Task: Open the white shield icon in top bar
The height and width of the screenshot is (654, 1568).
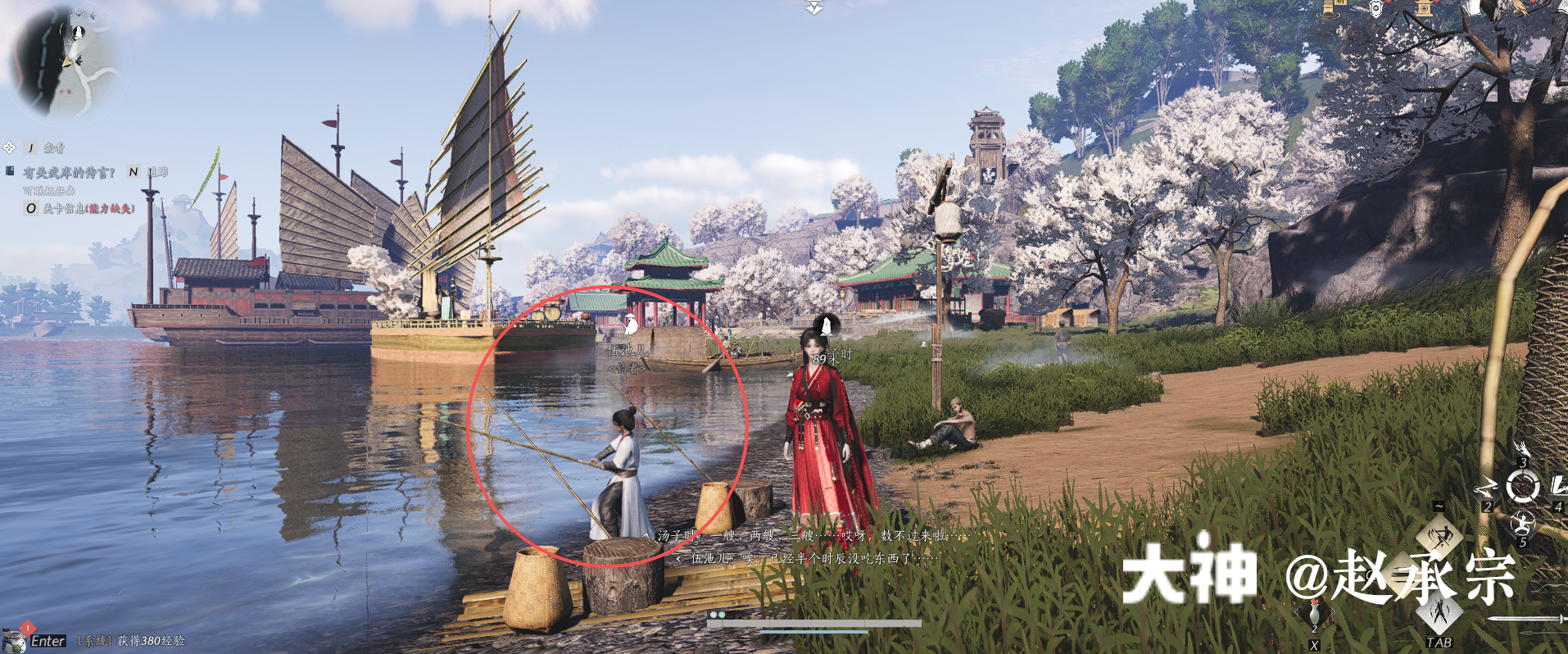Action: (1377, 8)
